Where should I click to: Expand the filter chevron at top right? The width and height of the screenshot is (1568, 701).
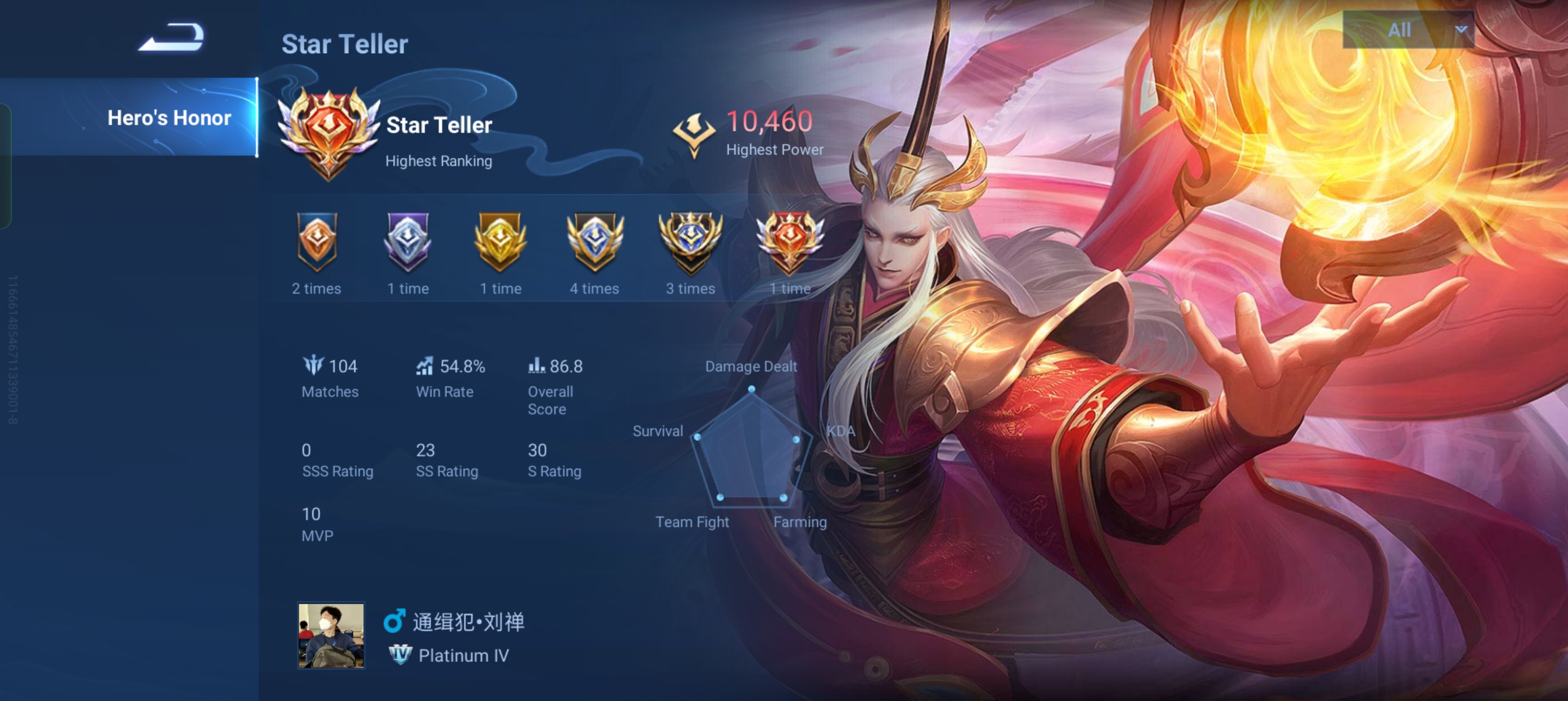pyautogui.click(x=1462, y=29)
